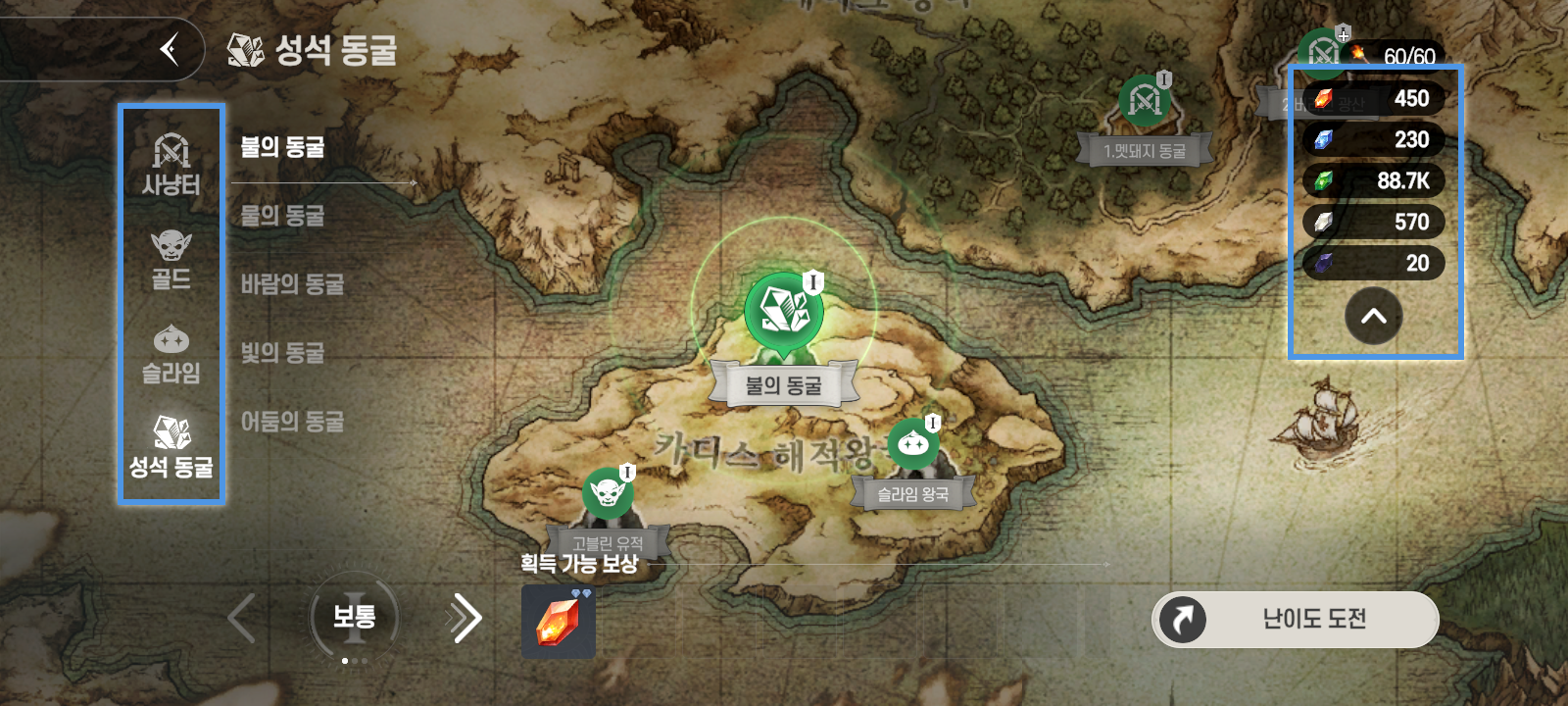
Task: Select 바람의 동굴 in the list
Action: click(x=292, y=284)
